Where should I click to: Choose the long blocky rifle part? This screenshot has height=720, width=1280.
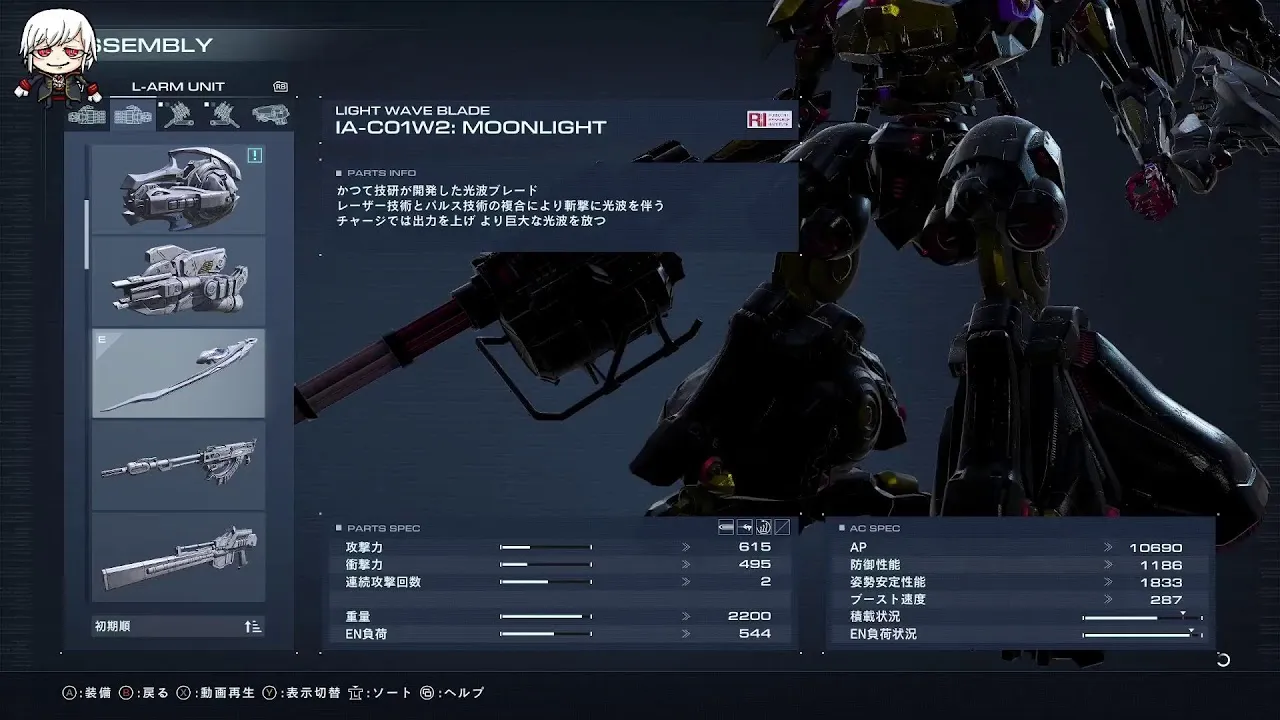tap(178, 557)
